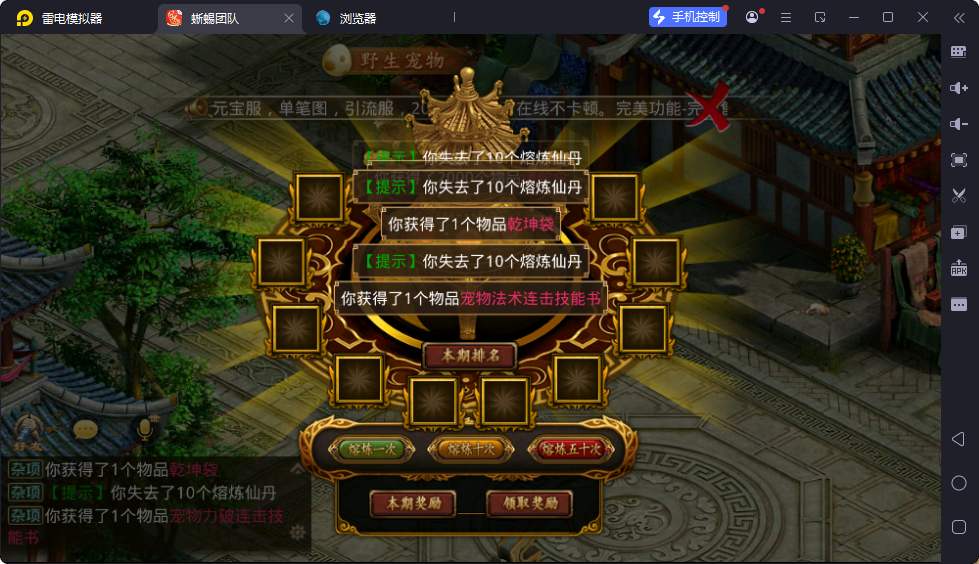The height and width of the screenshot is (564, 979).
Task: Claim rewards with the 领取奖励 button
Action: 529,503
